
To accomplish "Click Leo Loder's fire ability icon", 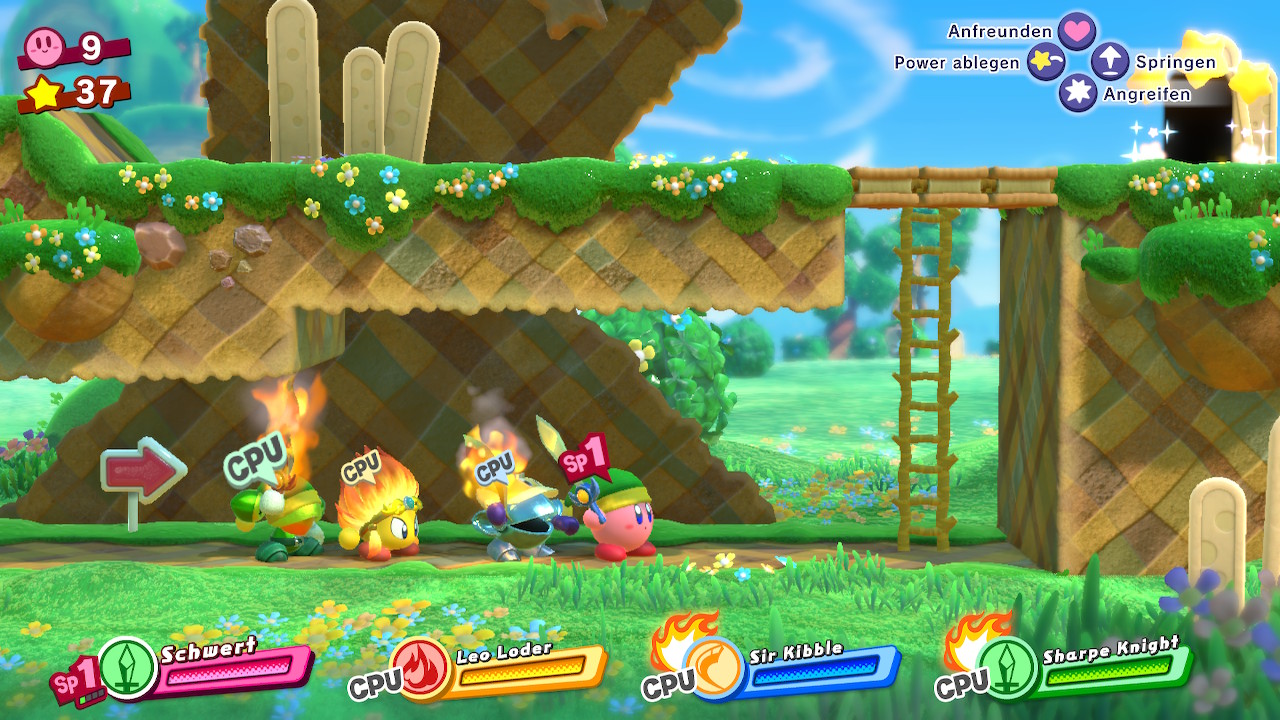I will pyautogui.click(x=421, y=668).
